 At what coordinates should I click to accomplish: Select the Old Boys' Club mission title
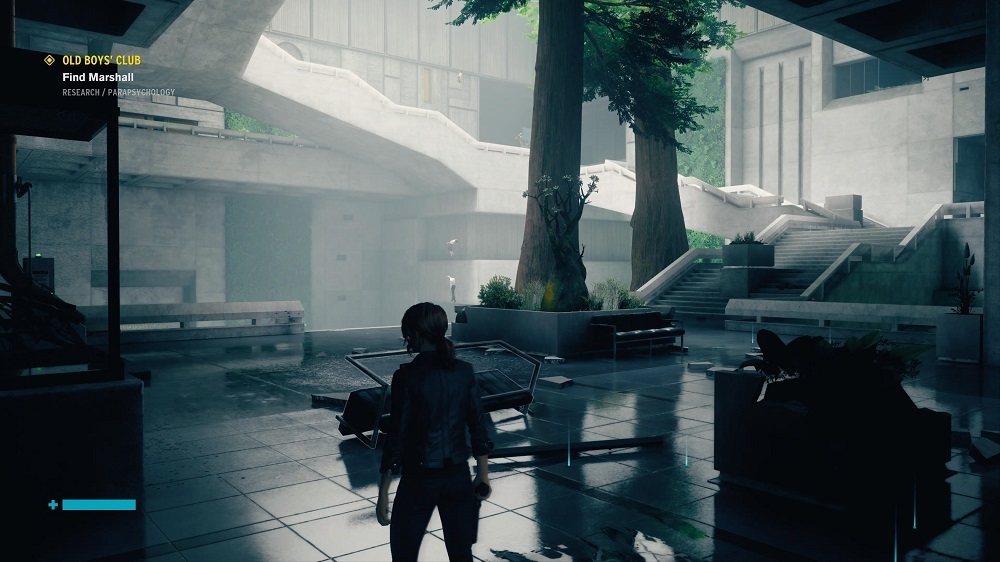click(x=100, y=60)
